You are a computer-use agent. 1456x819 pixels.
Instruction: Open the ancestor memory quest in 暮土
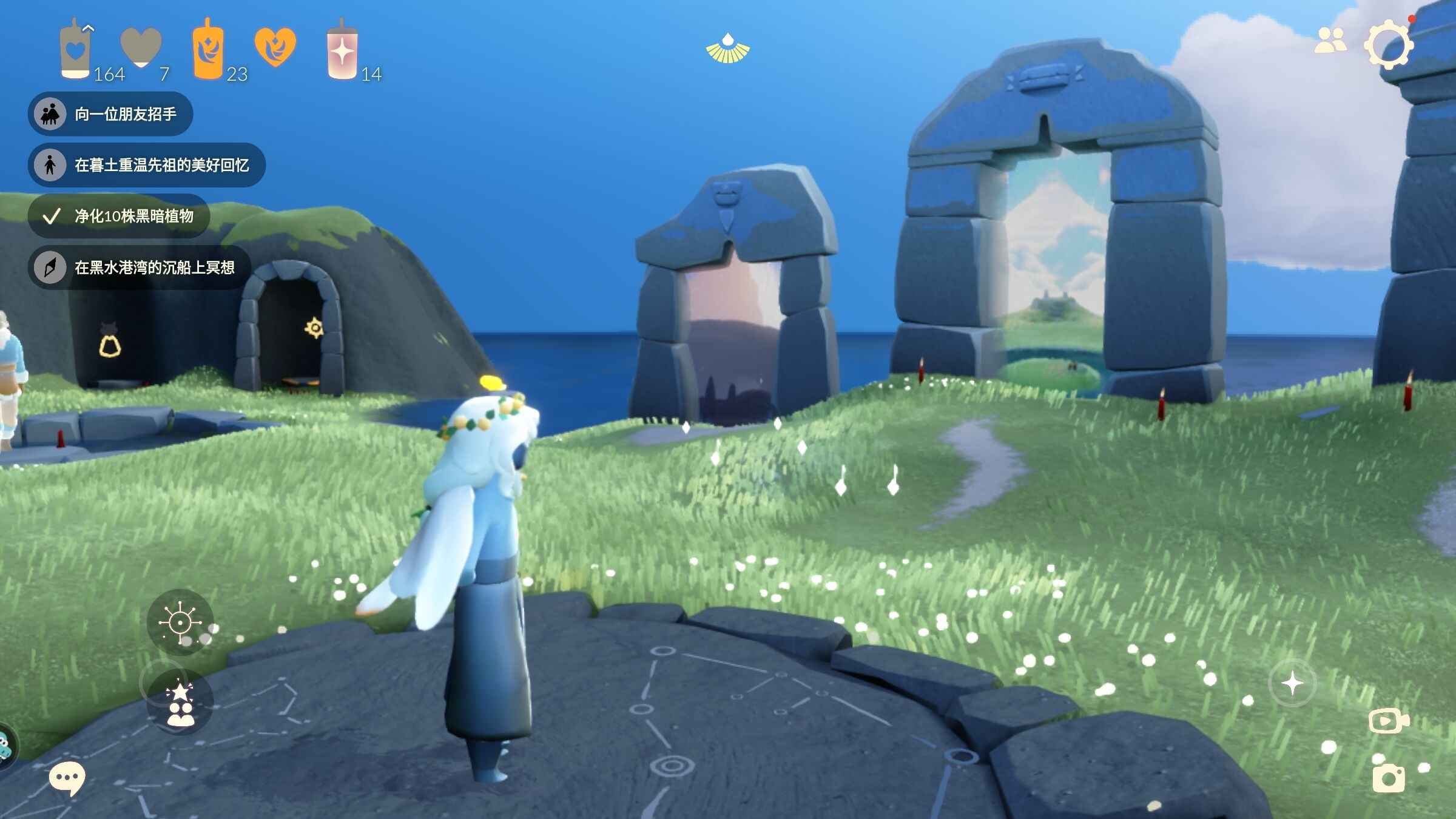(x=146, y=165)
